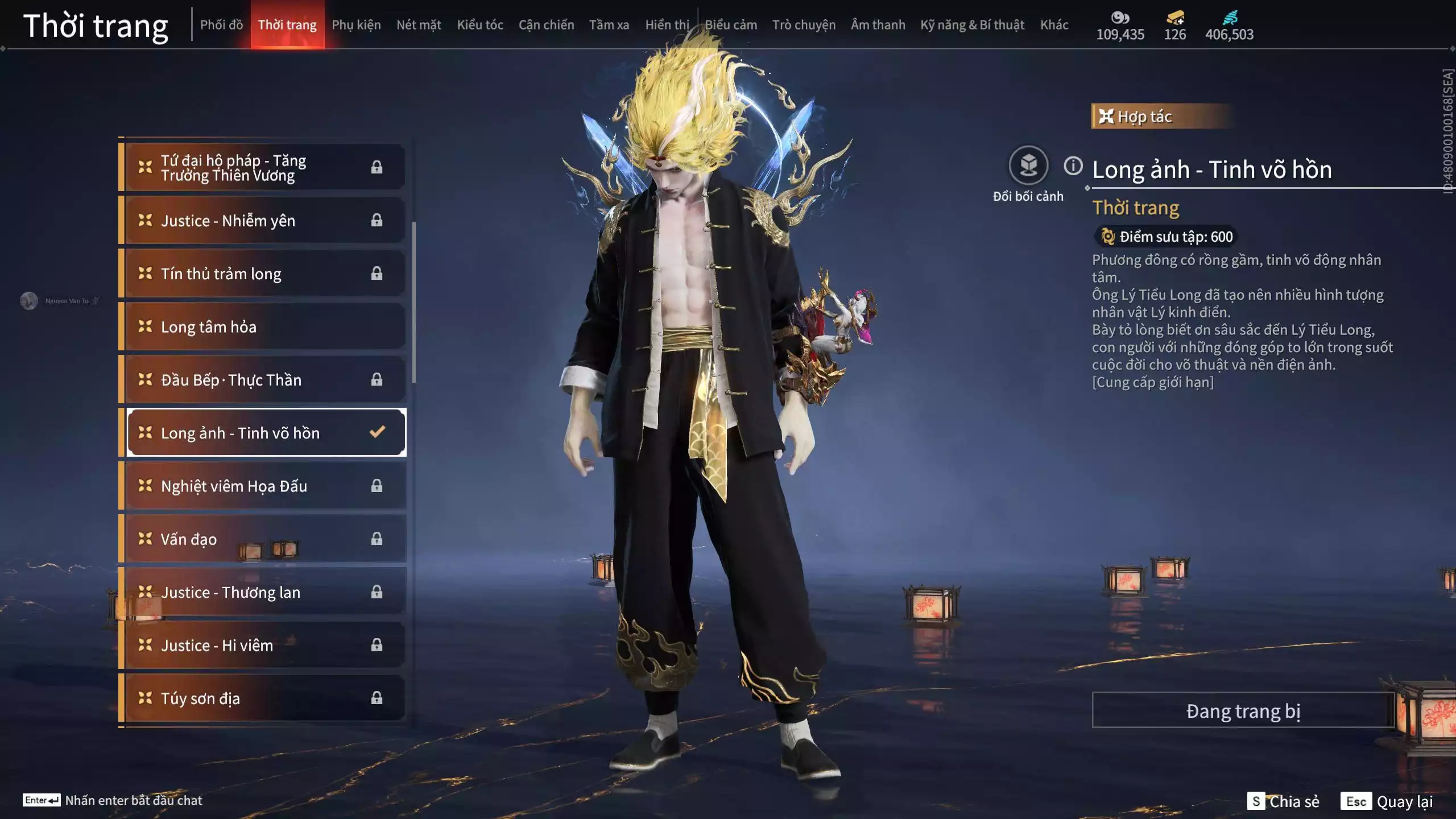
Task: Open the Kỹ năng & Bí thuật tab
Action: pyautogui.click(x=972, y=25)
